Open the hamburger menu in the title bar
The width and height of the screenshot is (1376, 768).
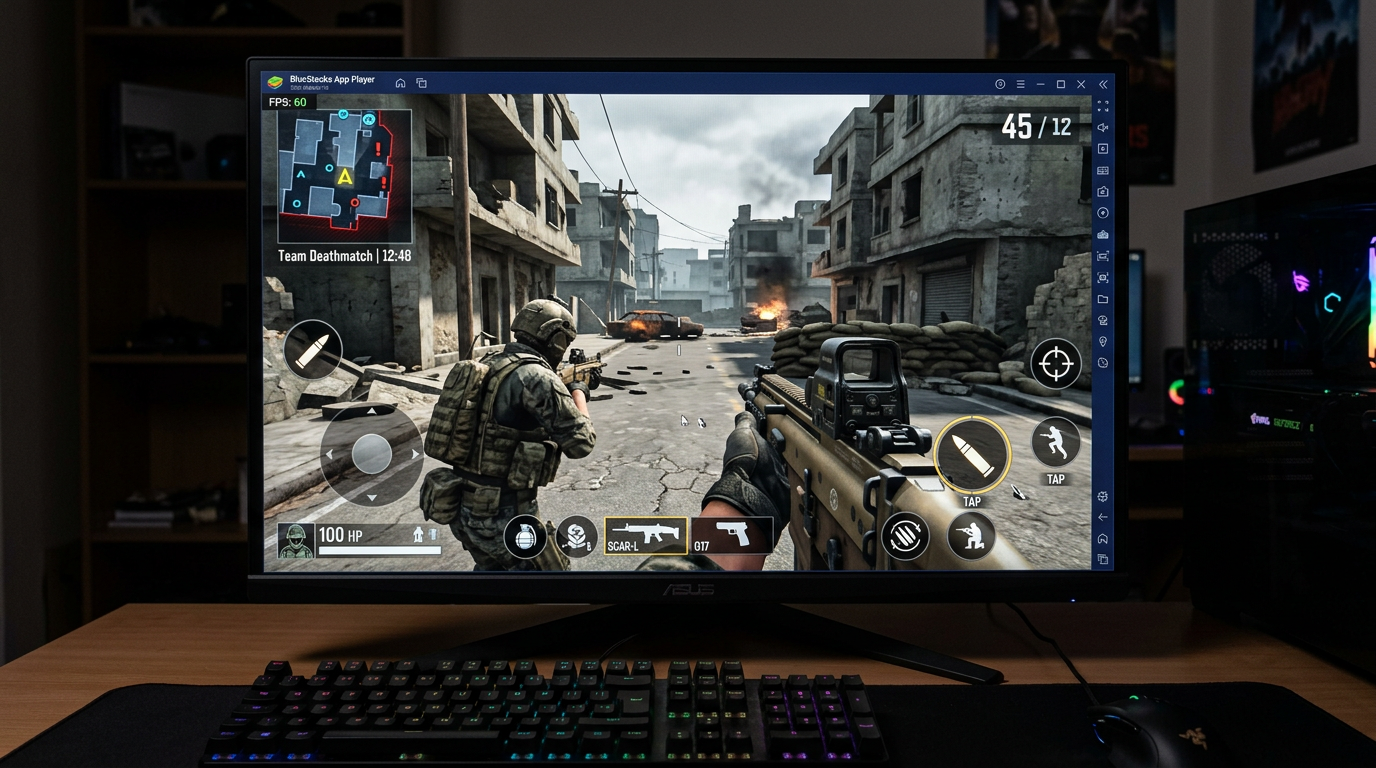point(1019,84)
